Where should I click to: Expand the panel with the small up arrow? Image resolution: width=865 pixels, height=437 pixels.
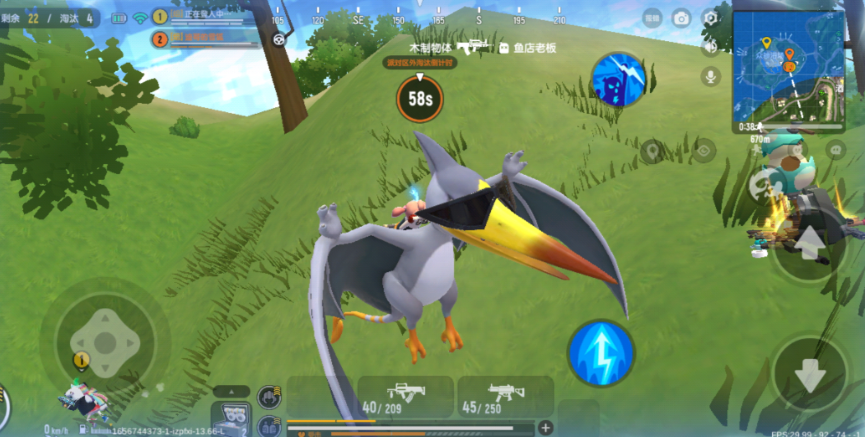[x=232, y=391]
